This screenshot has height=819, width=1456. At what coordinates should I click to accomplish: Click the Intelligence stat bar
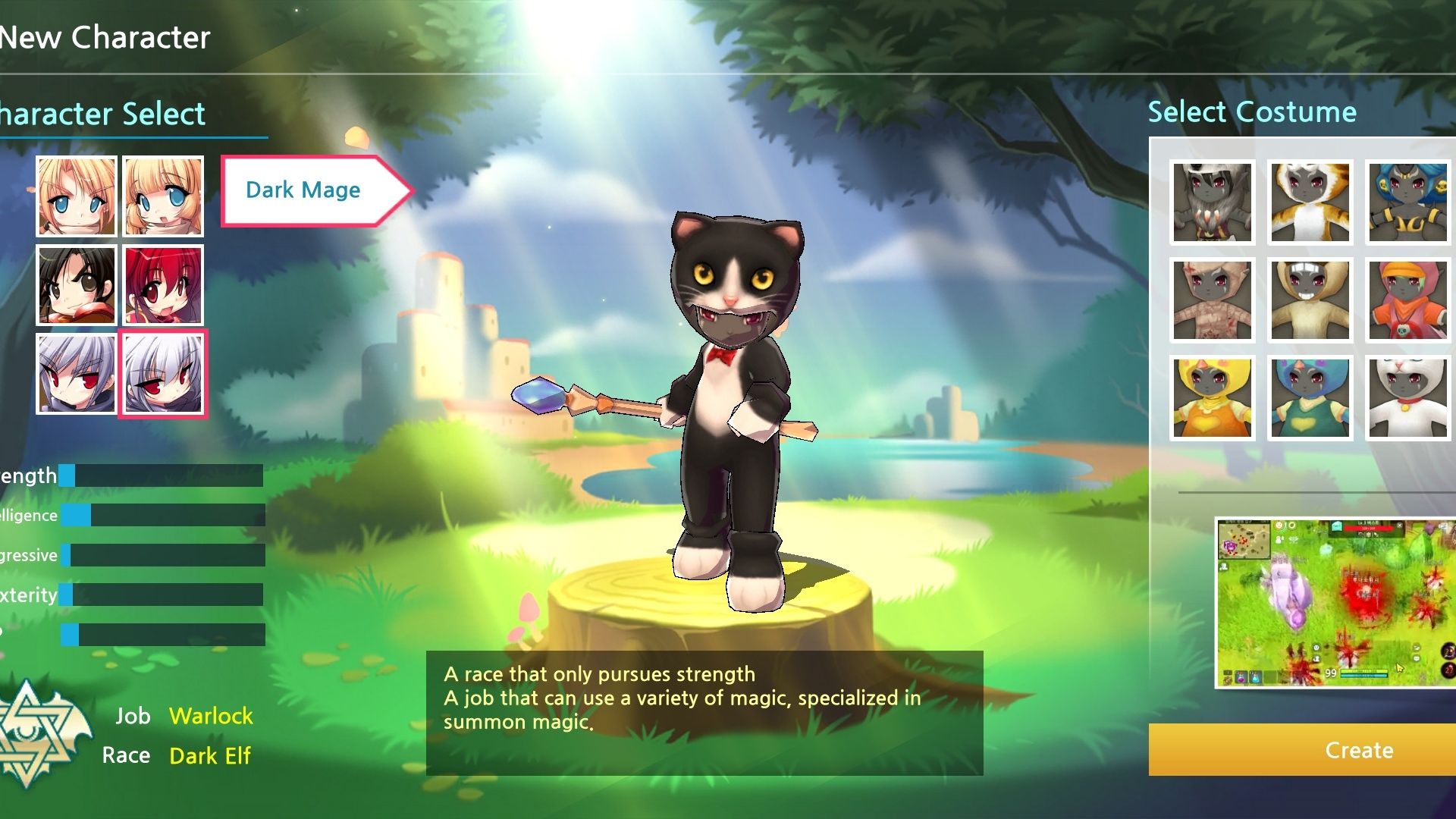coord(163,514)
